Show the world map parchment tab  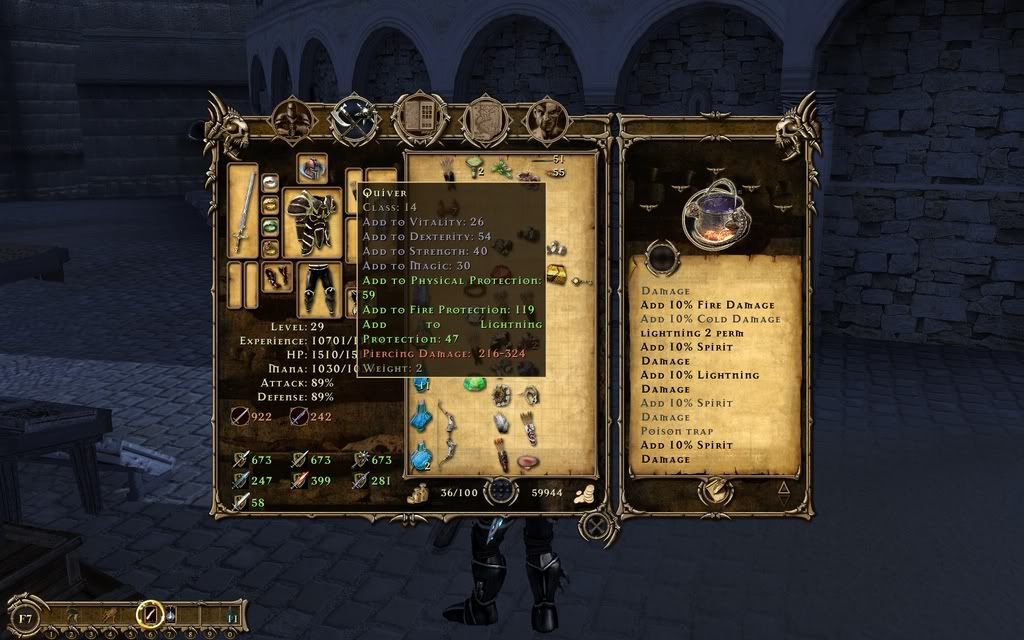click(483, 119)
